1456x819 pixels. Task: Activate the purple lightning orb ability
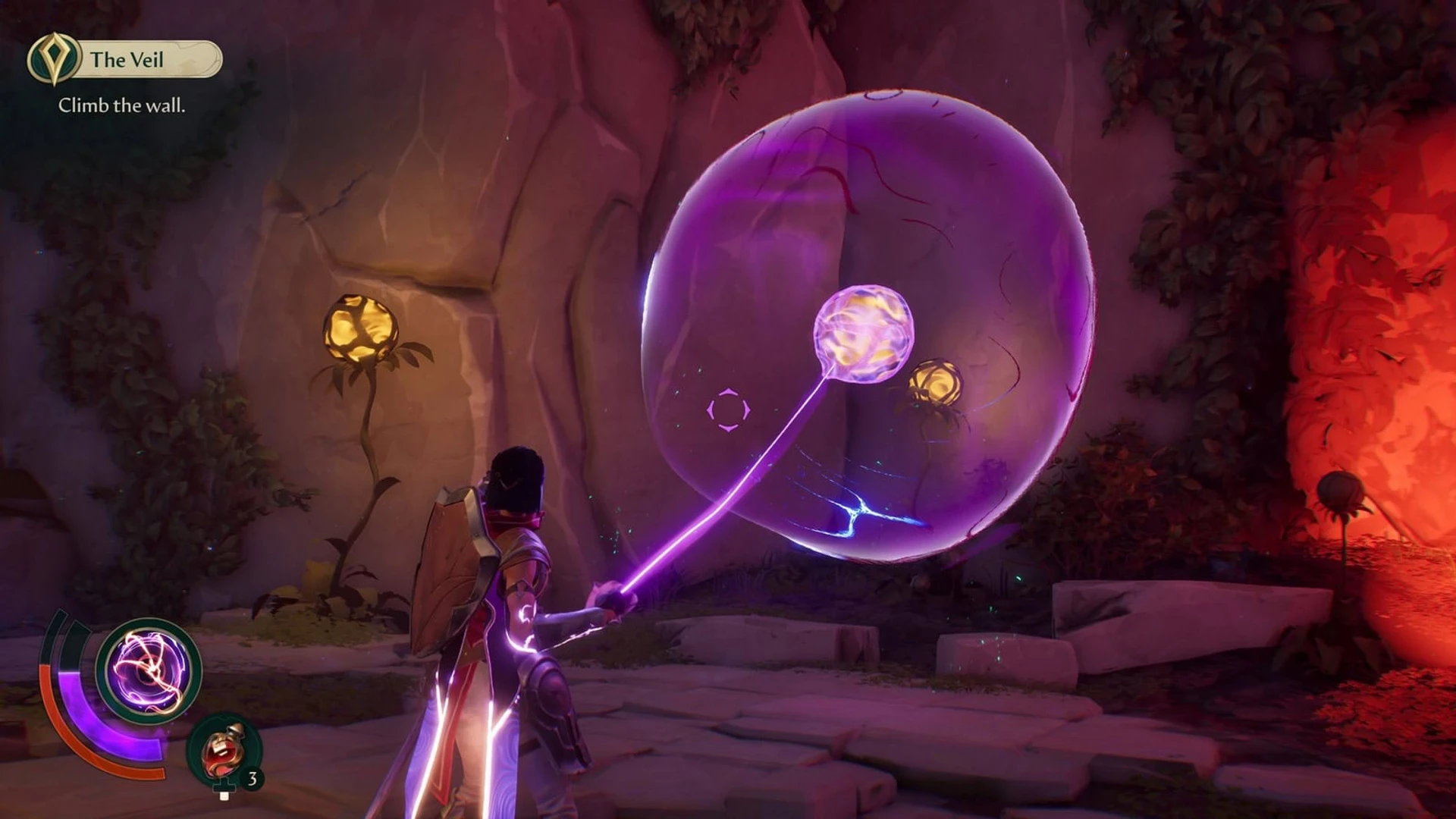(x=149, y=670)
